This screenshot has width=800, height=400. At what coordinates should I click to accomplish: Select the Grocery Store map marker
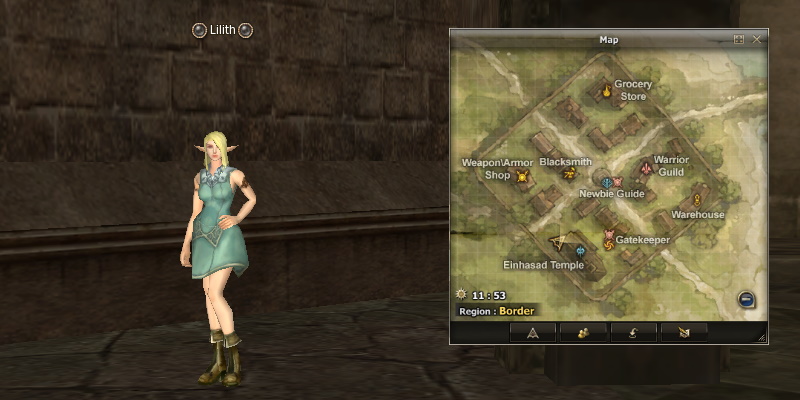pyautogui.click(x=606, y=92)
